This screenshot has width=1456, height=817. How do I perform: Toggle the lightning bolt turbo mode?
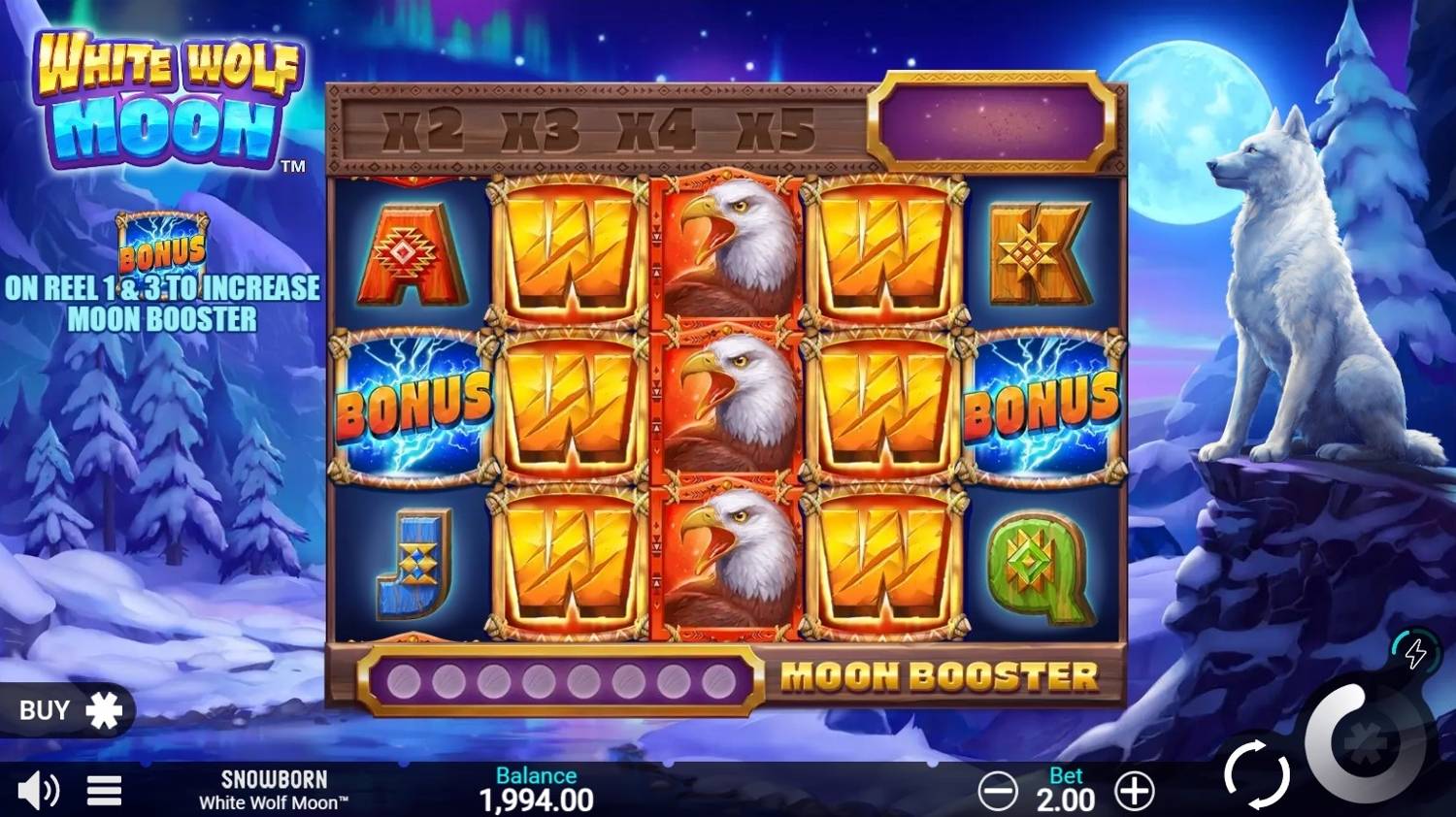point(1414,653)
